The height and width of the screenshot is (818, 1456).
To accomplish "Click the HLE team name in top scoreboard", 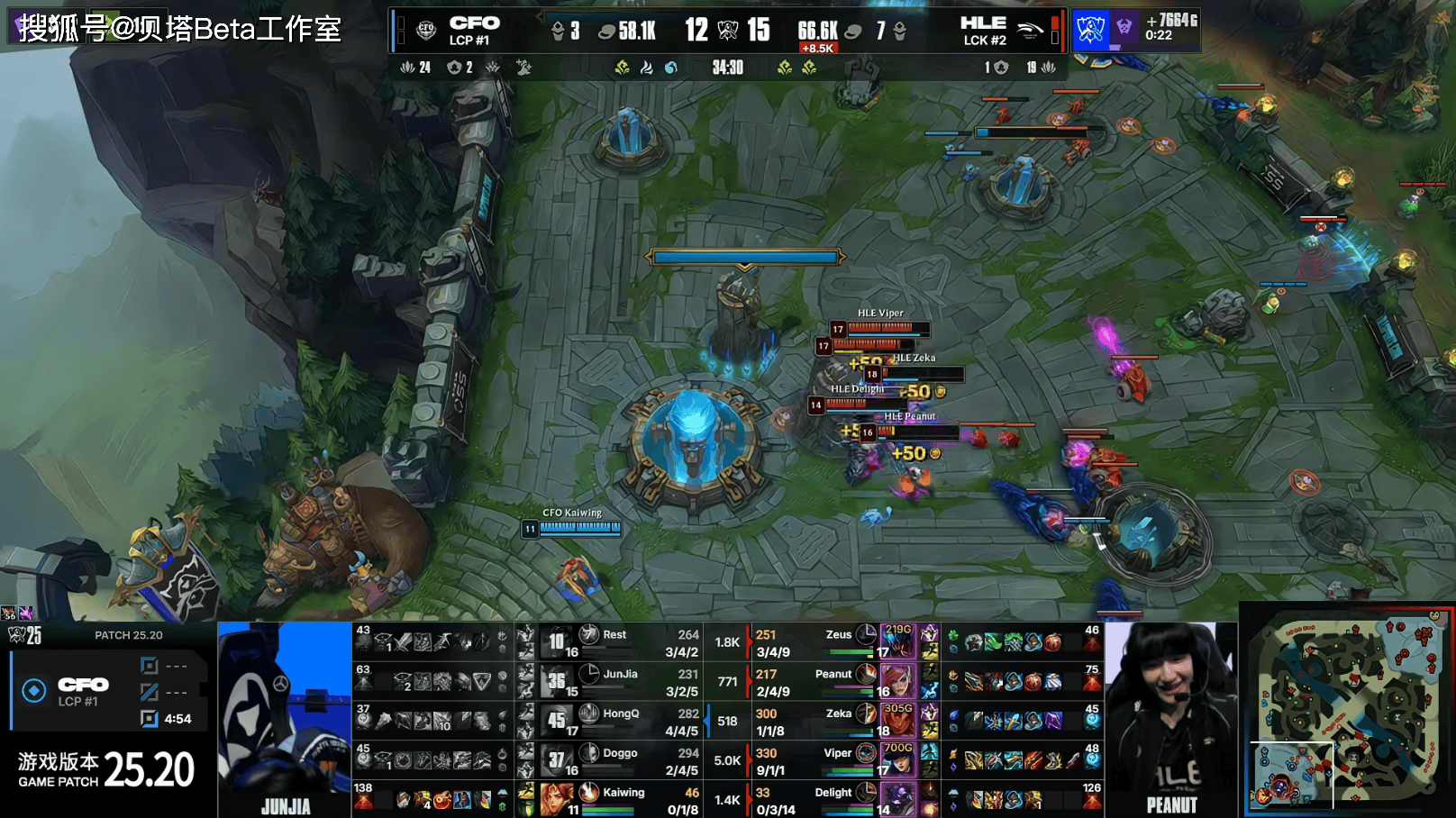I will [983, 23].
